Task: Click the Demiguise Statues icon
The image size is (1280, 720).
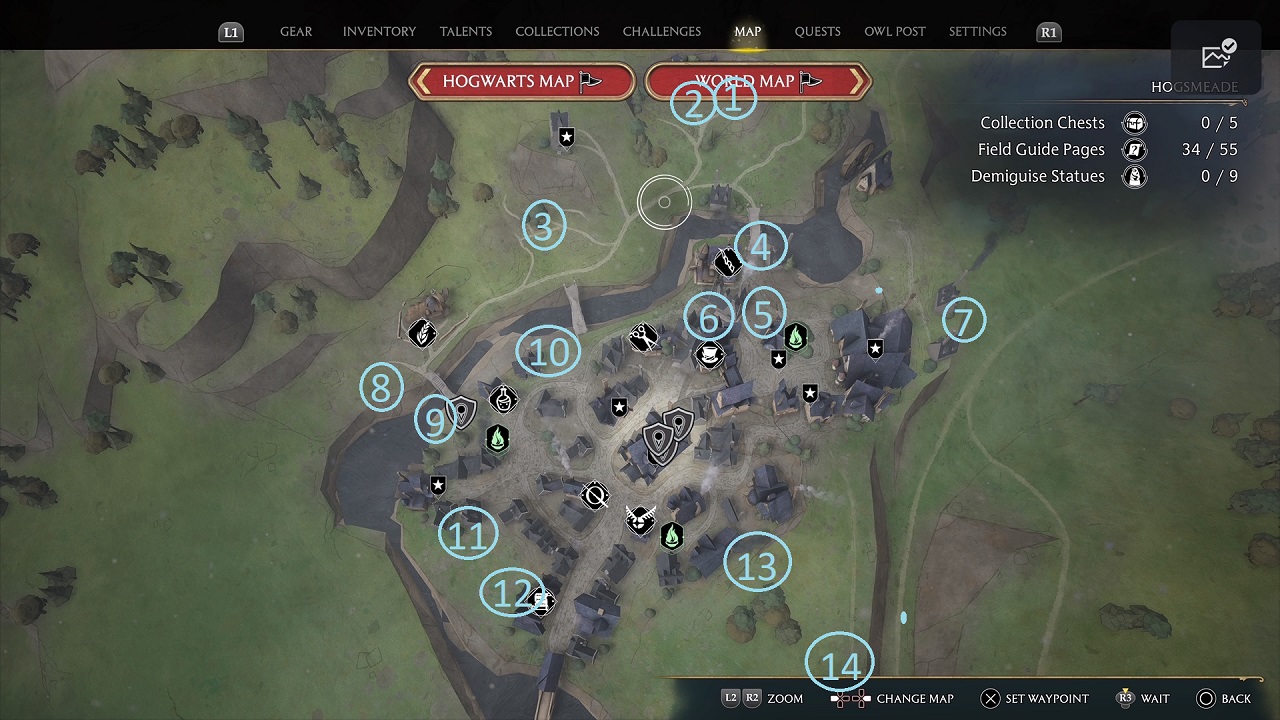Action: coord(1135,176)
